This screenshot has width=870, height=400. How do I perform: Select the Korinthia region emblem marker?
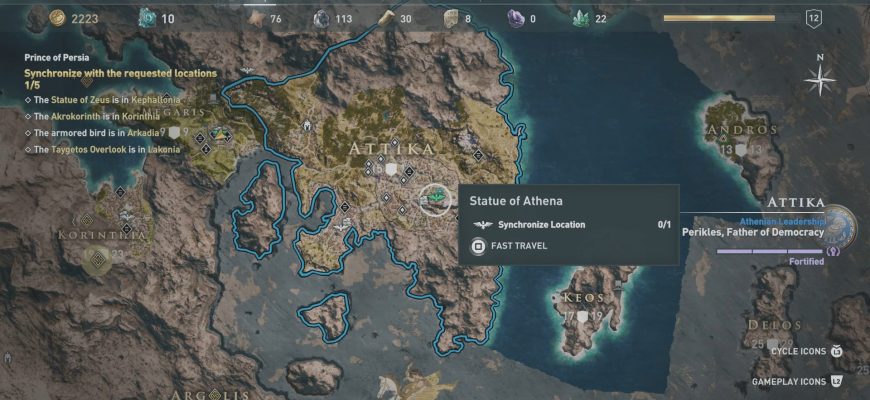click(98, 262)
